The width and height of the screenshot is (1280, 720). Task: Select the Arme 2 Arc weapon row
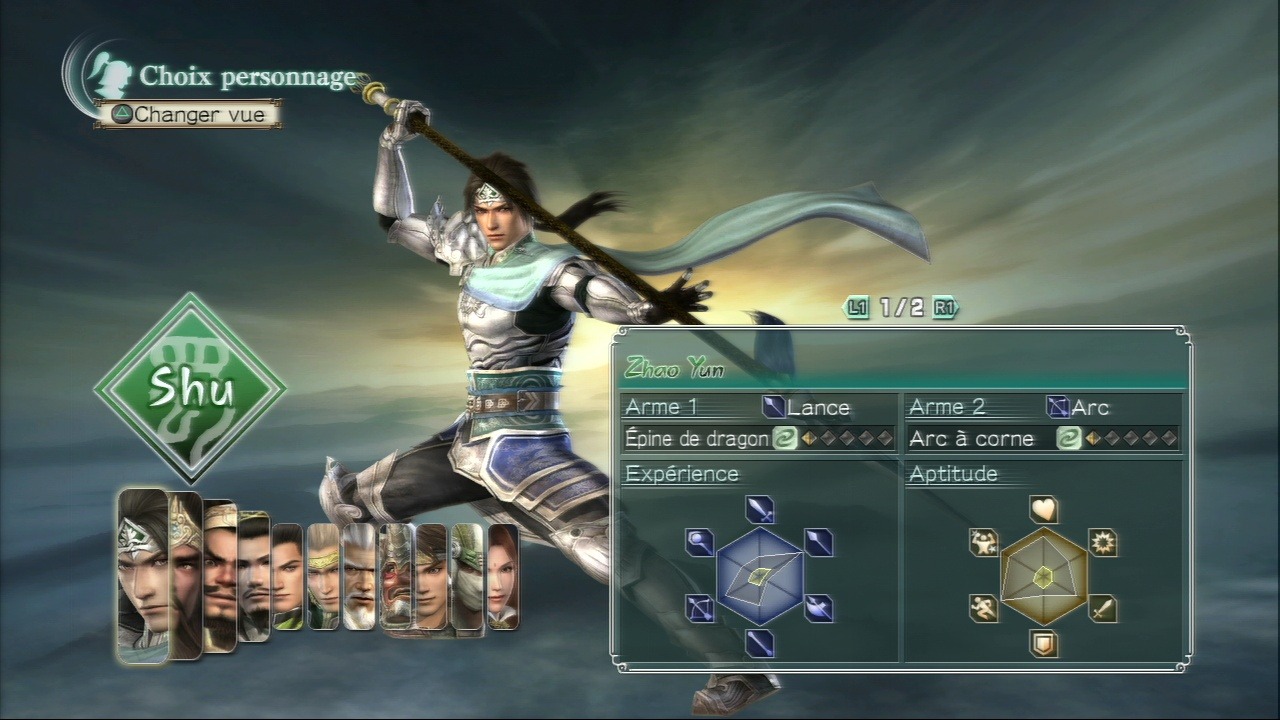coord(1043,407)
